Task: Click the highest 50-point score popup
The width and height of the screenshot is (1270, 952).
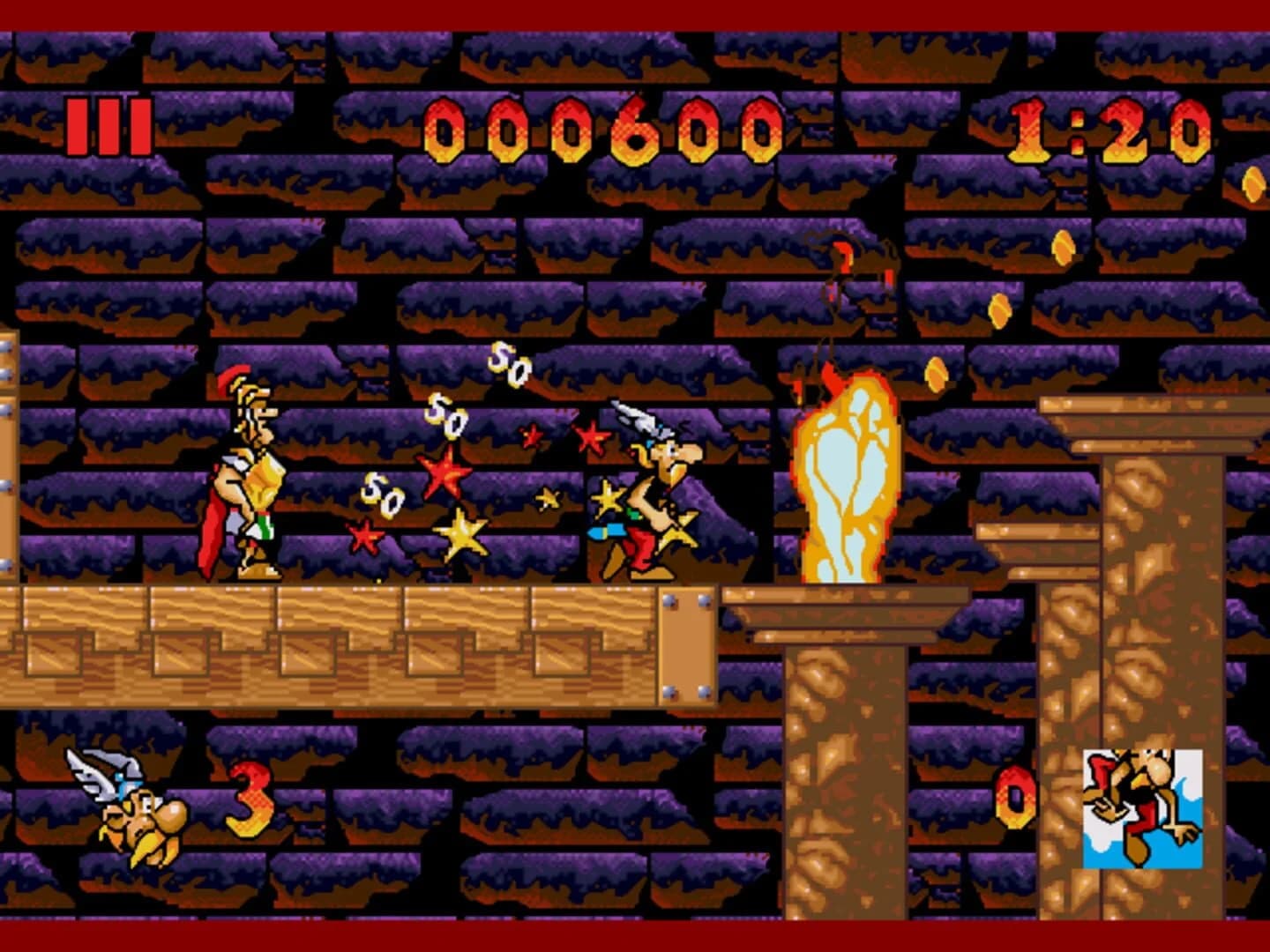Action: click(x=507, y=366)
